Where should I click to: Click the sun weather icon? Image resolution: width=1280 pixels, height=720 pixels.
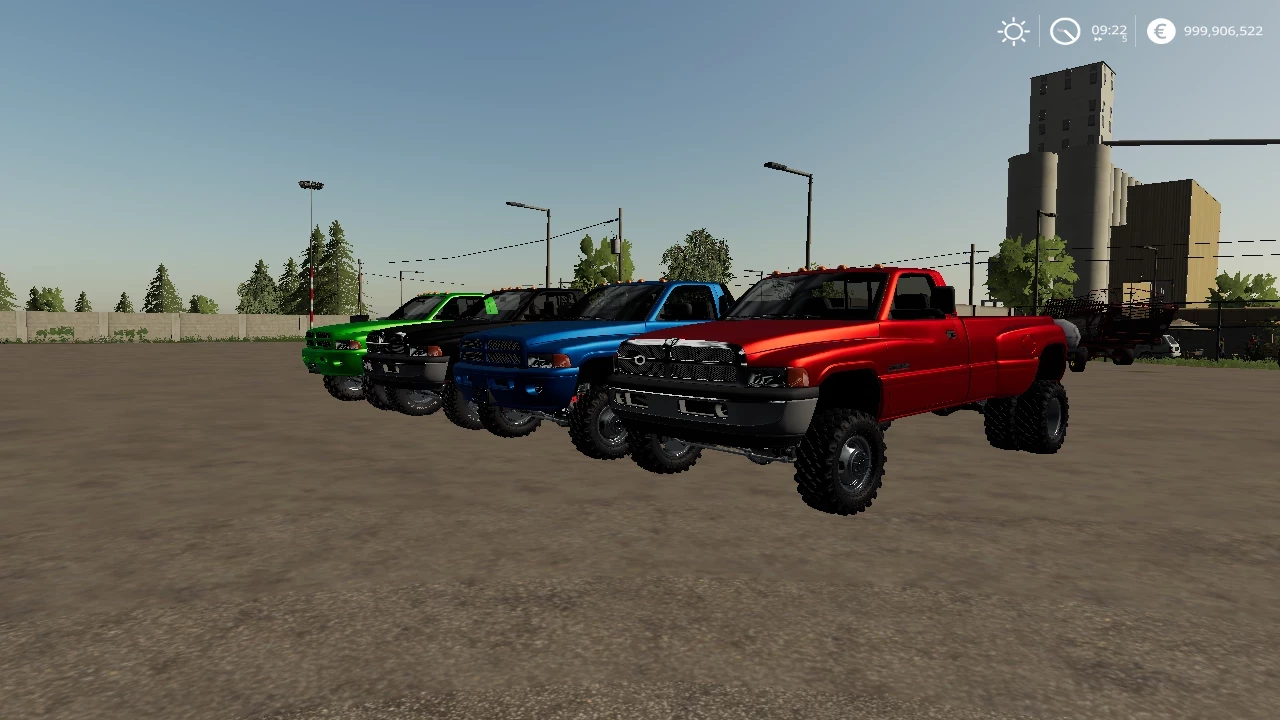[1013, 31]
